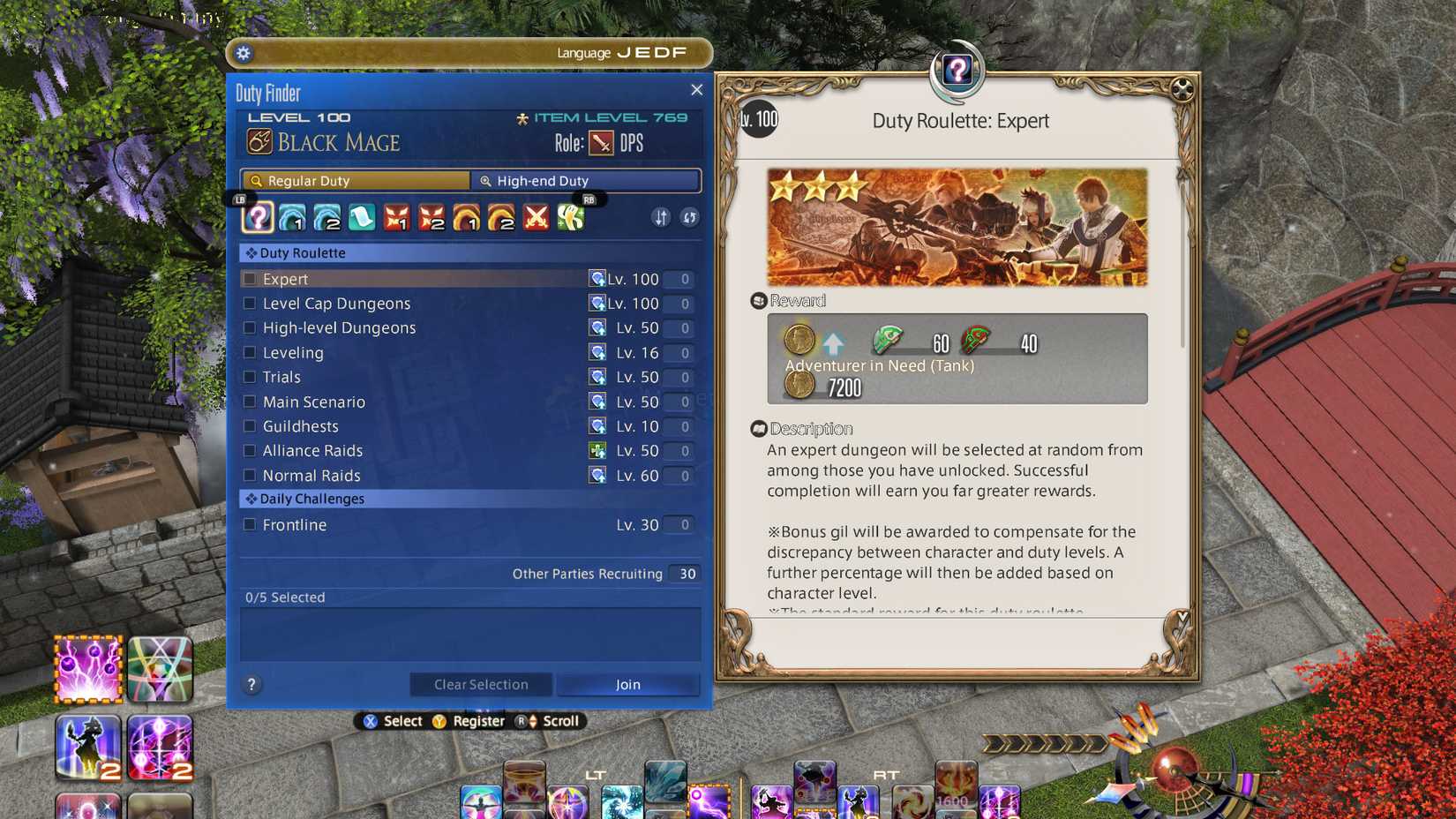Open the PvP crossed-swords filter category
The image size is (1456, 819).
(x=537, y=217)
